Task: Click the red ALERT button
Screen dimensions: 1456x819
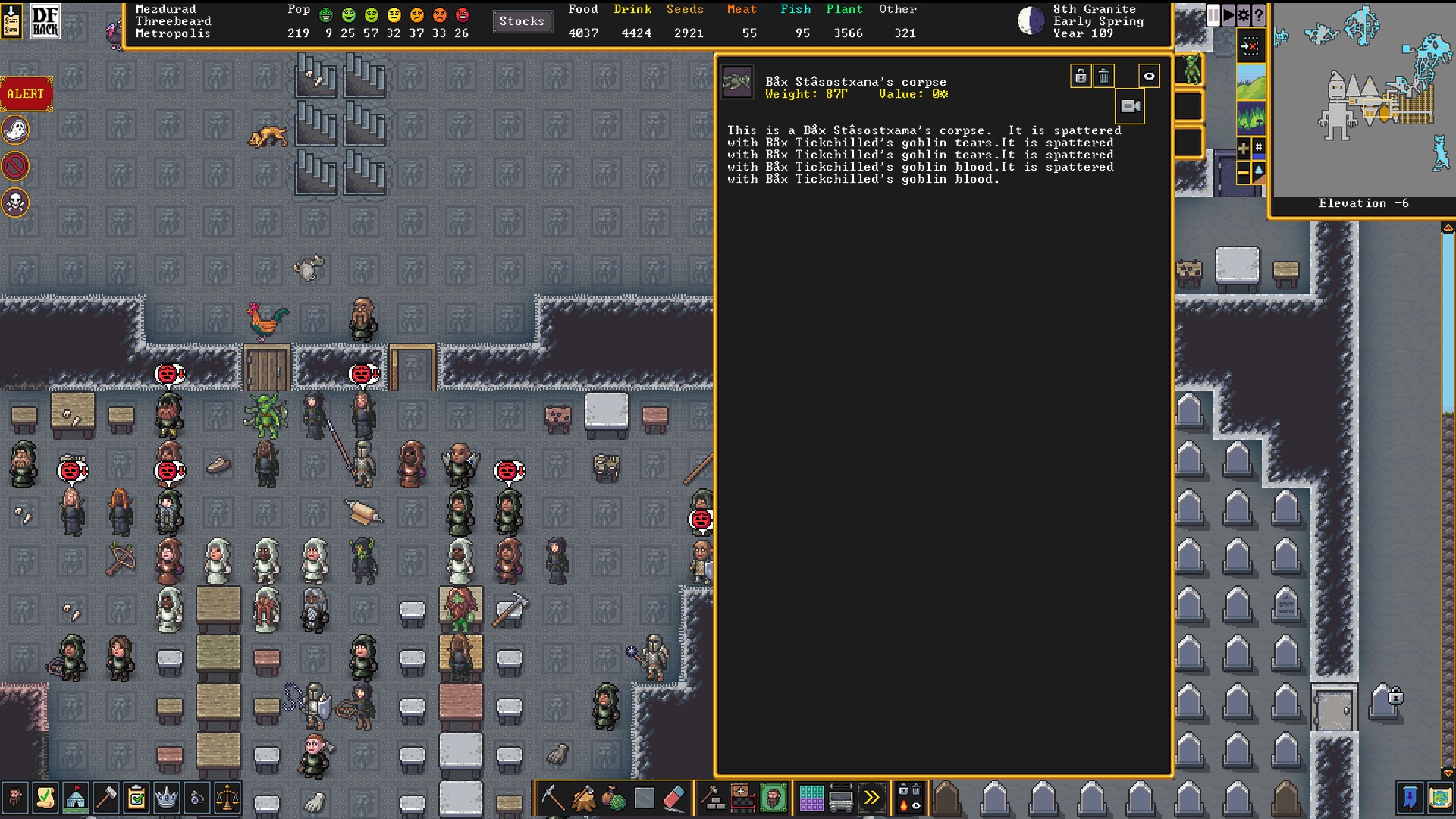Action: 26,94
